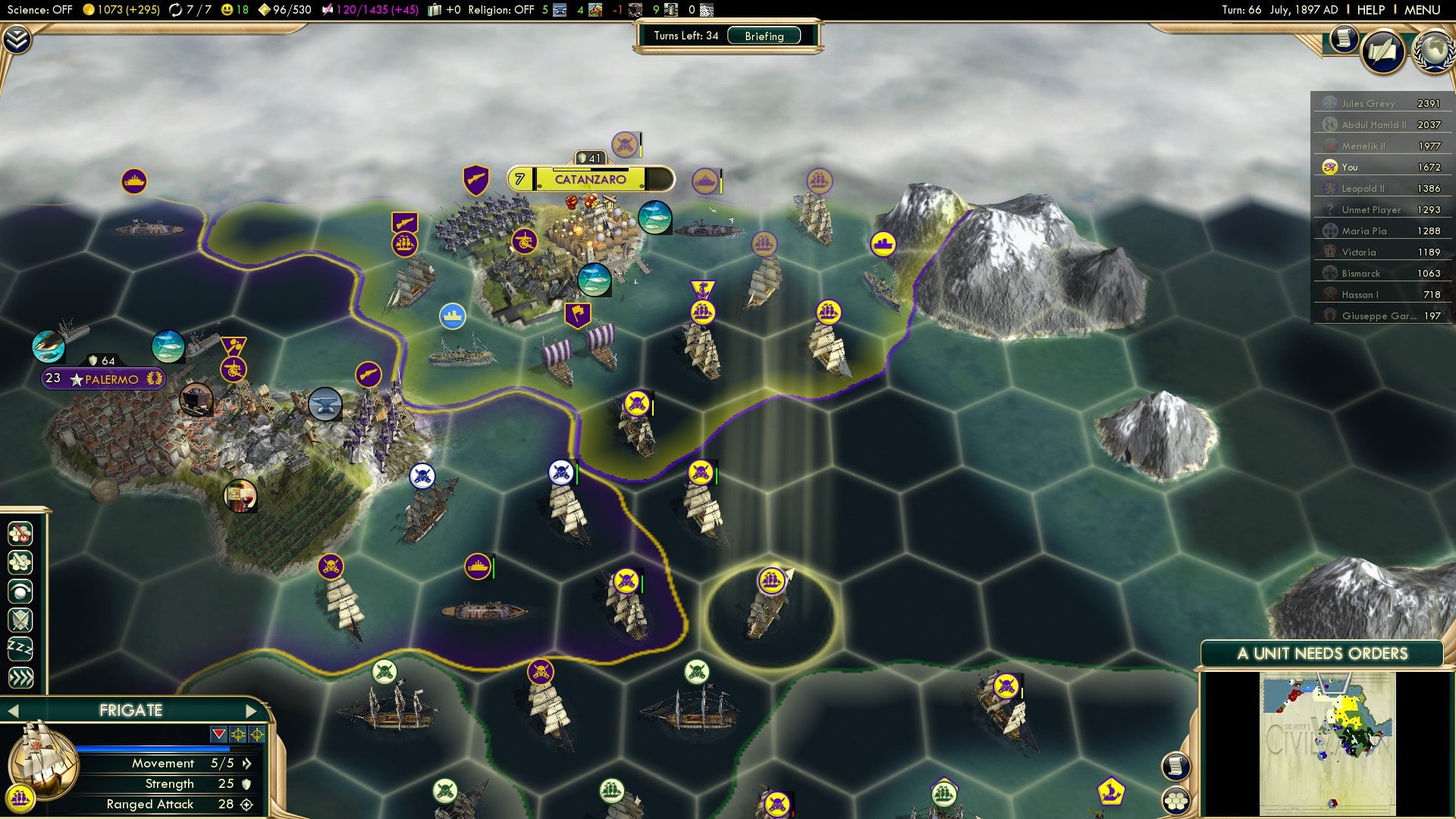Open the notification log scroll icon top right
Viewport: 1456px width, 819px height.
pos(1344,39)
